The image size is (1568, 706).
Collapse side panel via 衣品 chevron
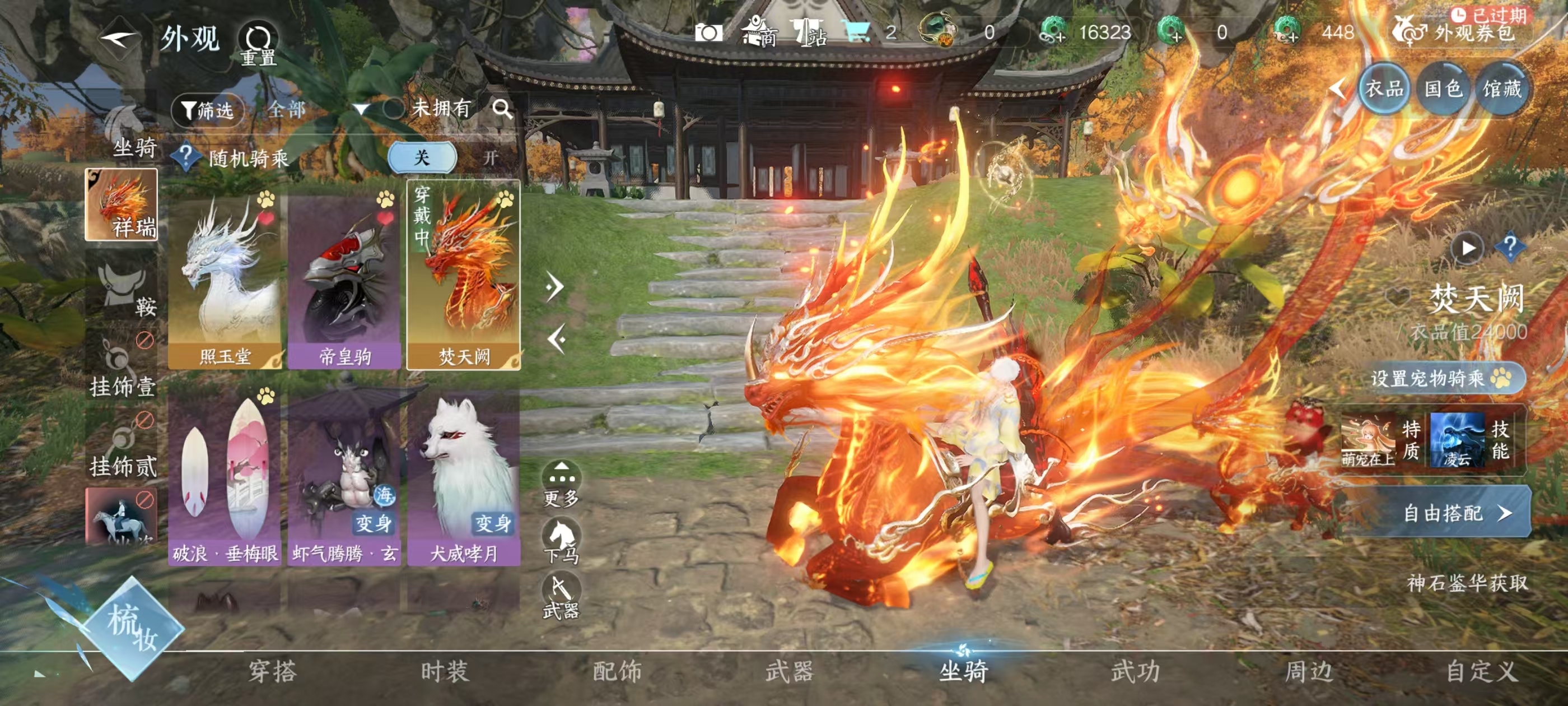tap(1340, 89)
